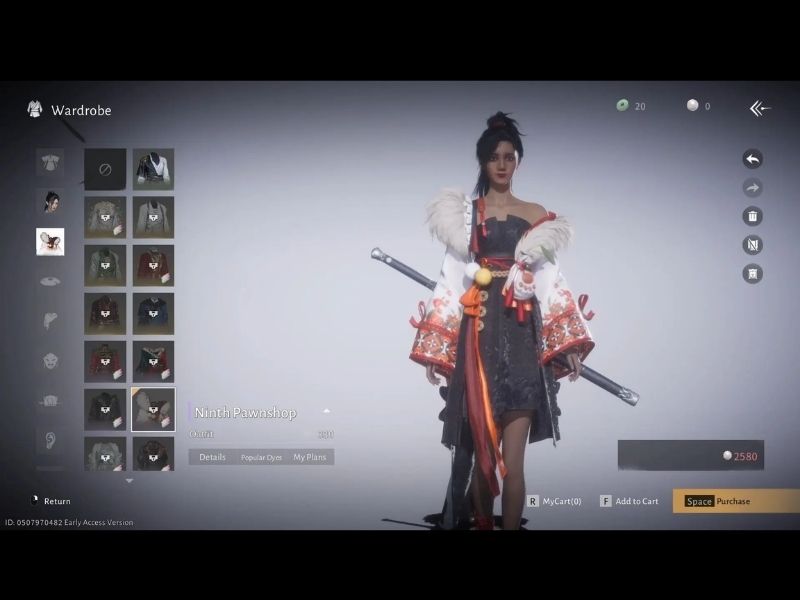This screenshot has height=600, width=800.
Task: Select the ear accessory category
Action: tap(50, 439)
